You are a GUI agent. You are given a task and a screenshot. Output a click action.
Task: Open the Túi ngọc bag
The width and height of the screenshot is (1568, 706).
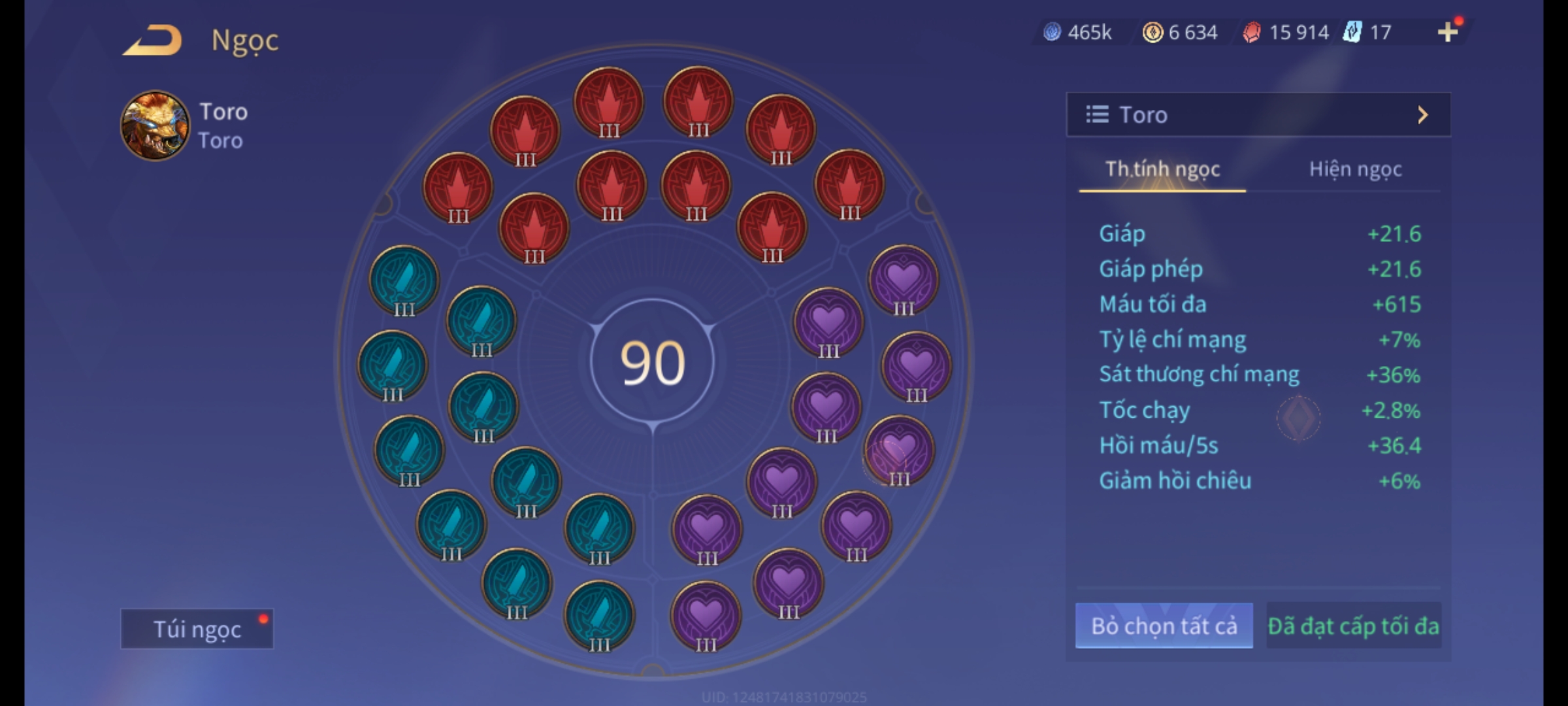point(197,629)
